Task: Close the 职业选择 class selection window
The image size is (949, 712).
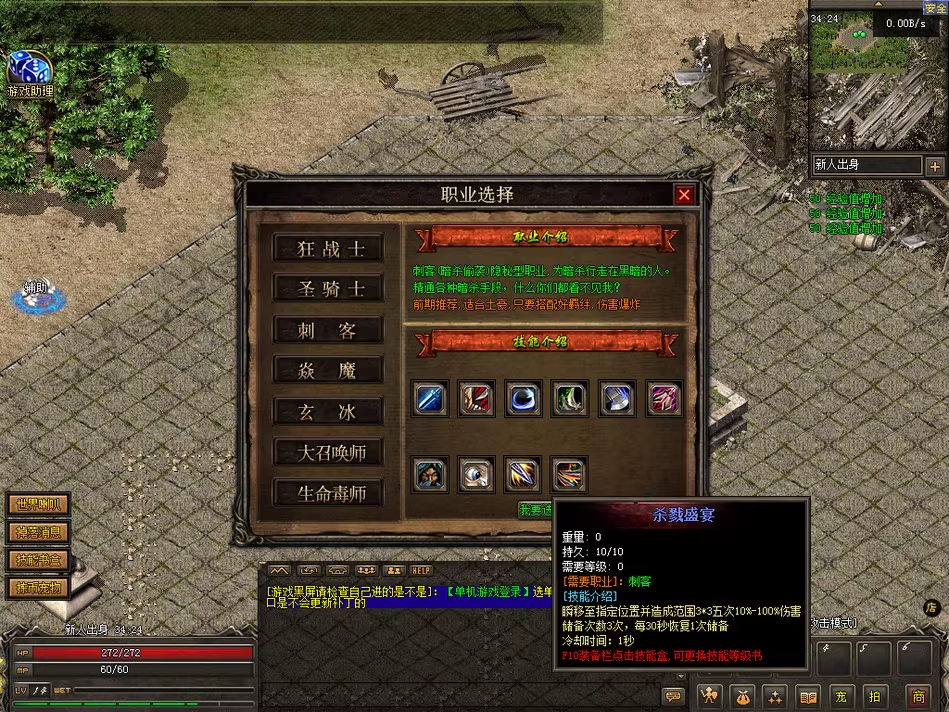Action: coord(684,195)
